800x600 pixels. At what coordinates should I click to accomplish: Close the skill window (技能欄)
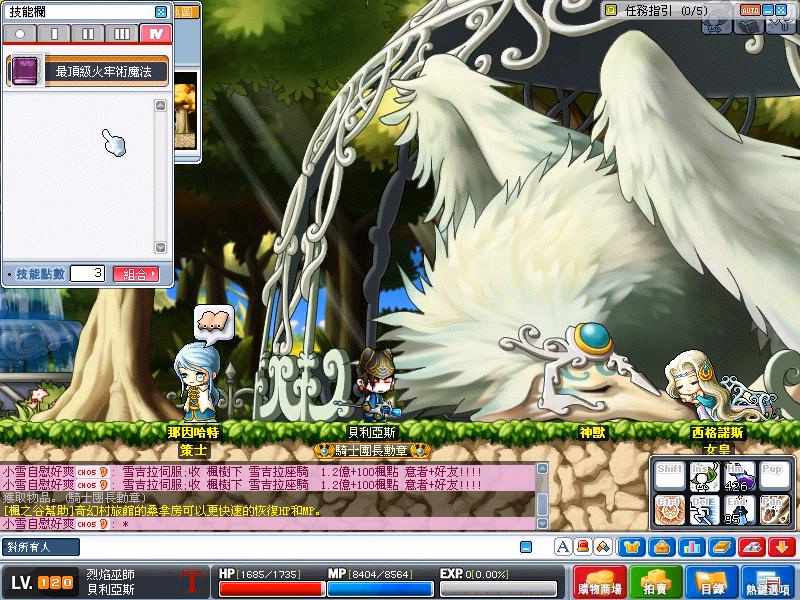pos(161,12)
